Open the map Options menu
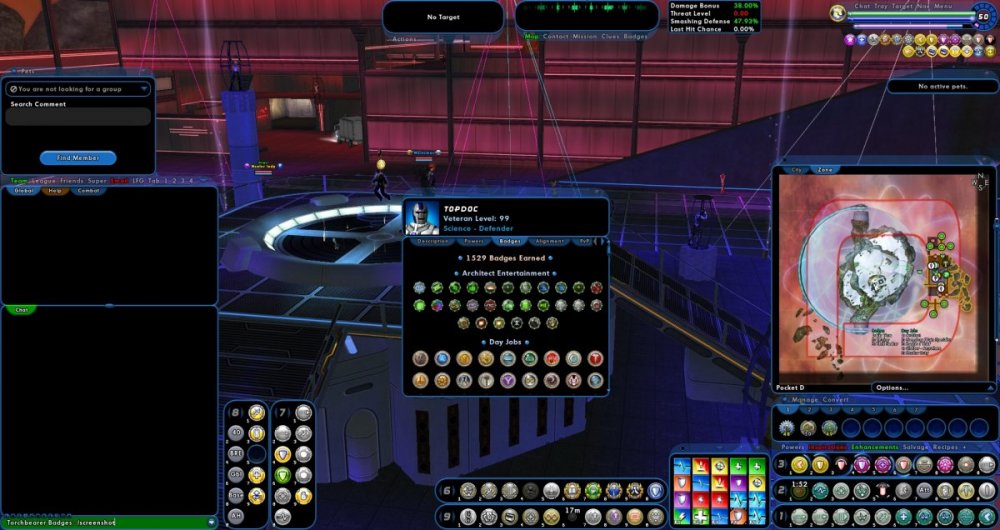The width and height of the screenshot is (1000, 530). click(x=891, y=388)
